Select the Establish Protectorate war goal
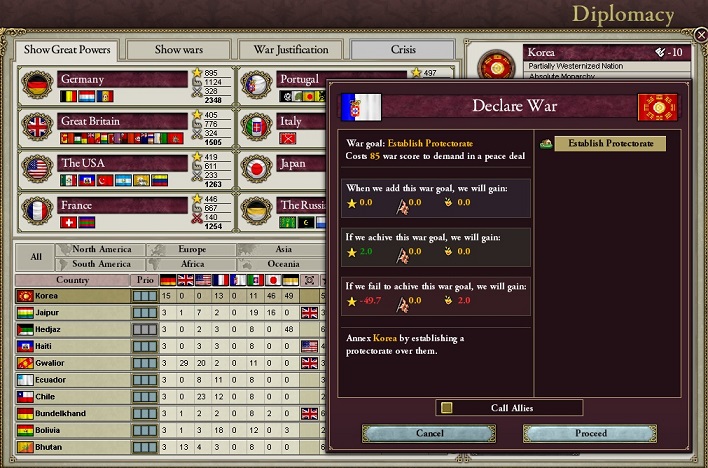The width and height of the screenshot is (708, 468). click(609, 144)
